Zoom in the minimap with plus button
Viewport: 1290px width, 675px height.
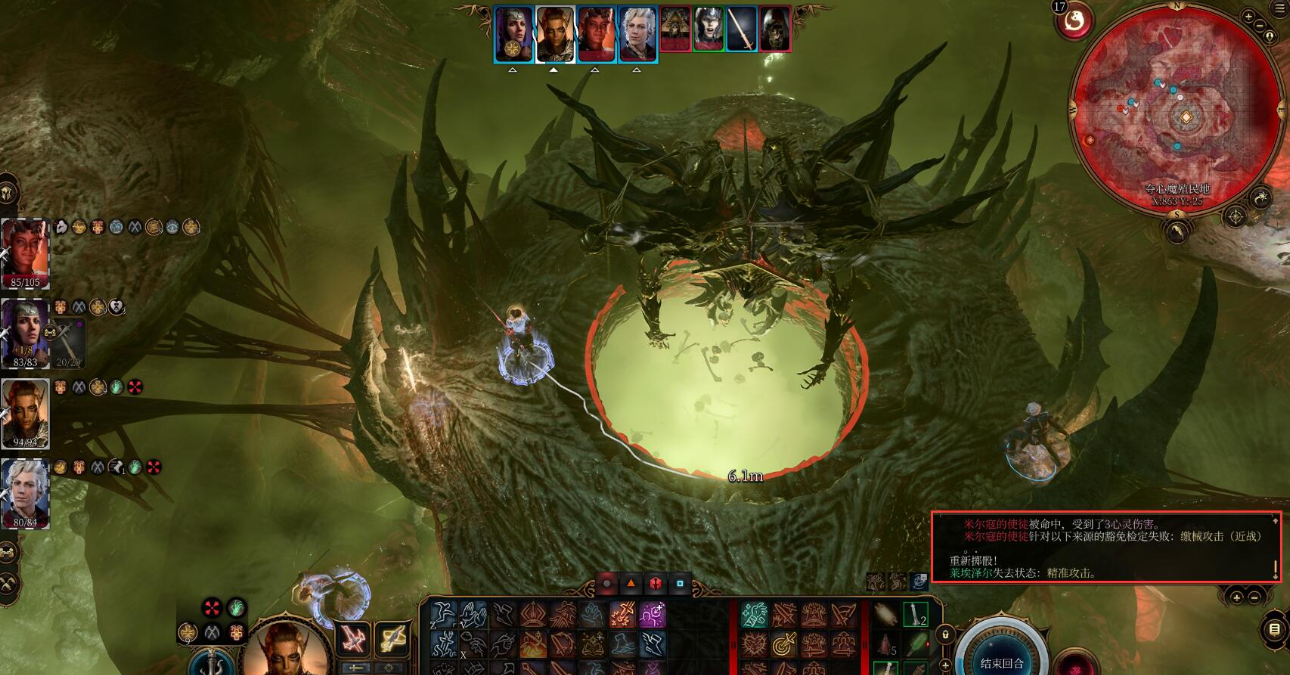click(1249, 17)
